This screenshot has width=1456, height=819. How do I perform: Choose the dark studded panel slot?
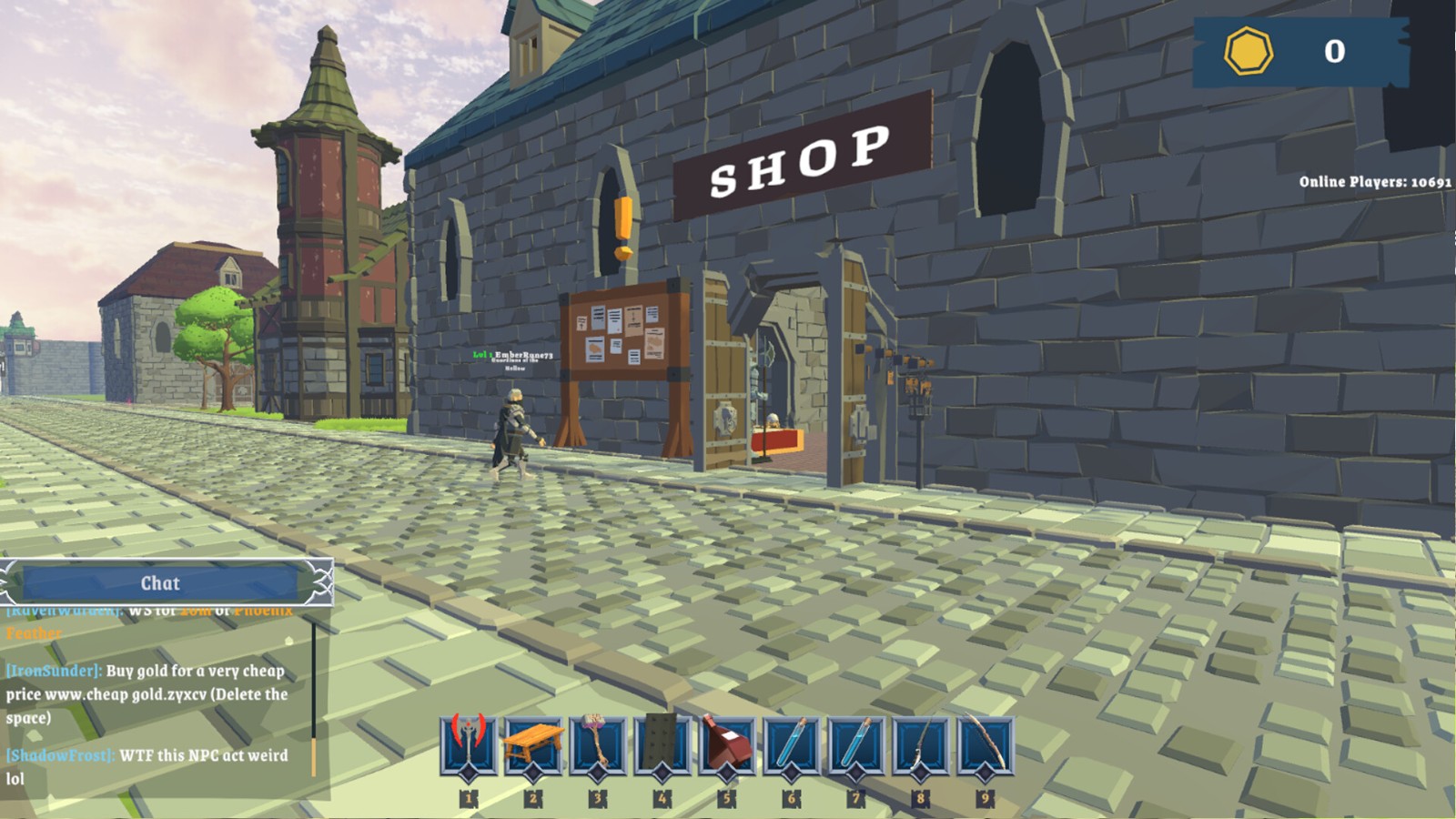pos(662,744)
